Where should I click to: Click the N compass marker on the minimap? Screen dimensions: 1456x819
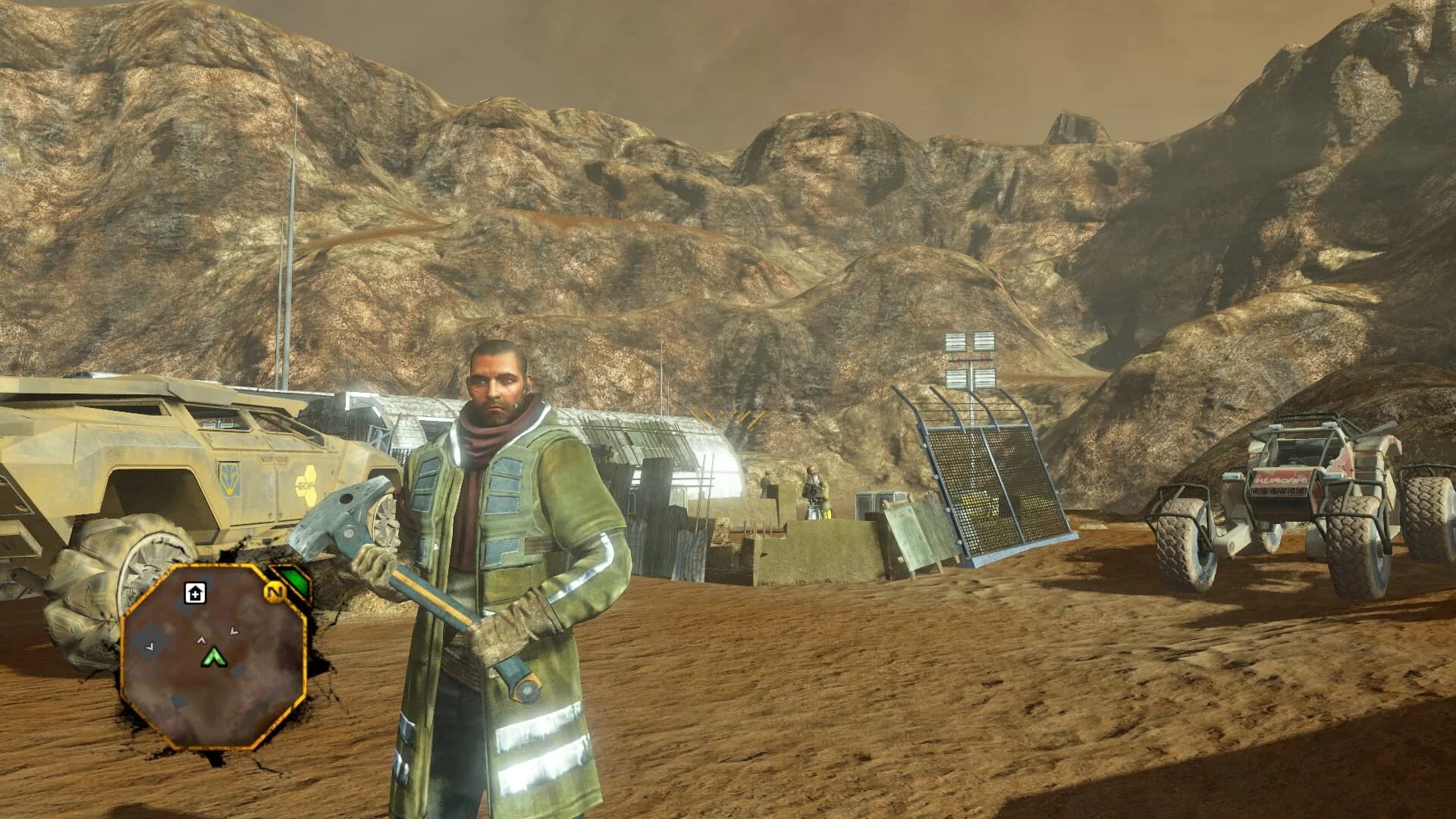275,591
